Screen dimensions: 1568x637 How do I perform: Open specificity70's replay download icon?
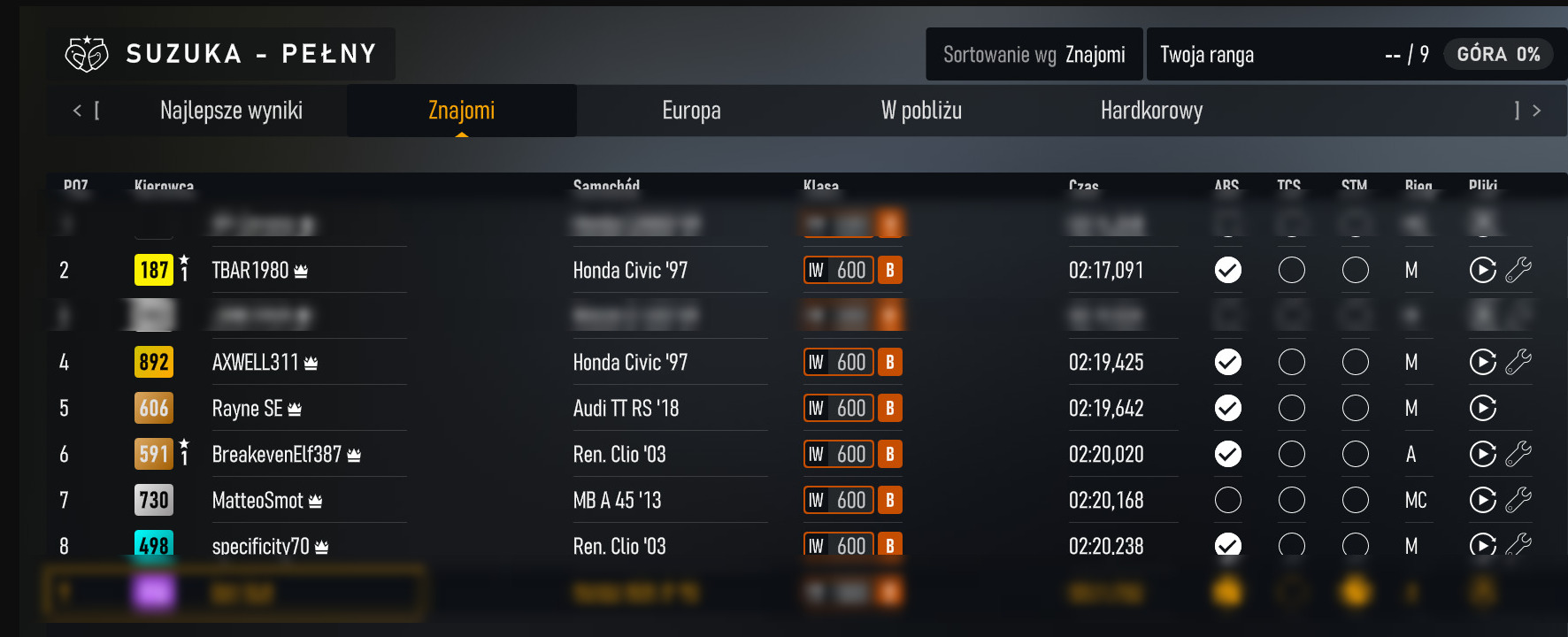(x=1483, y=546)
